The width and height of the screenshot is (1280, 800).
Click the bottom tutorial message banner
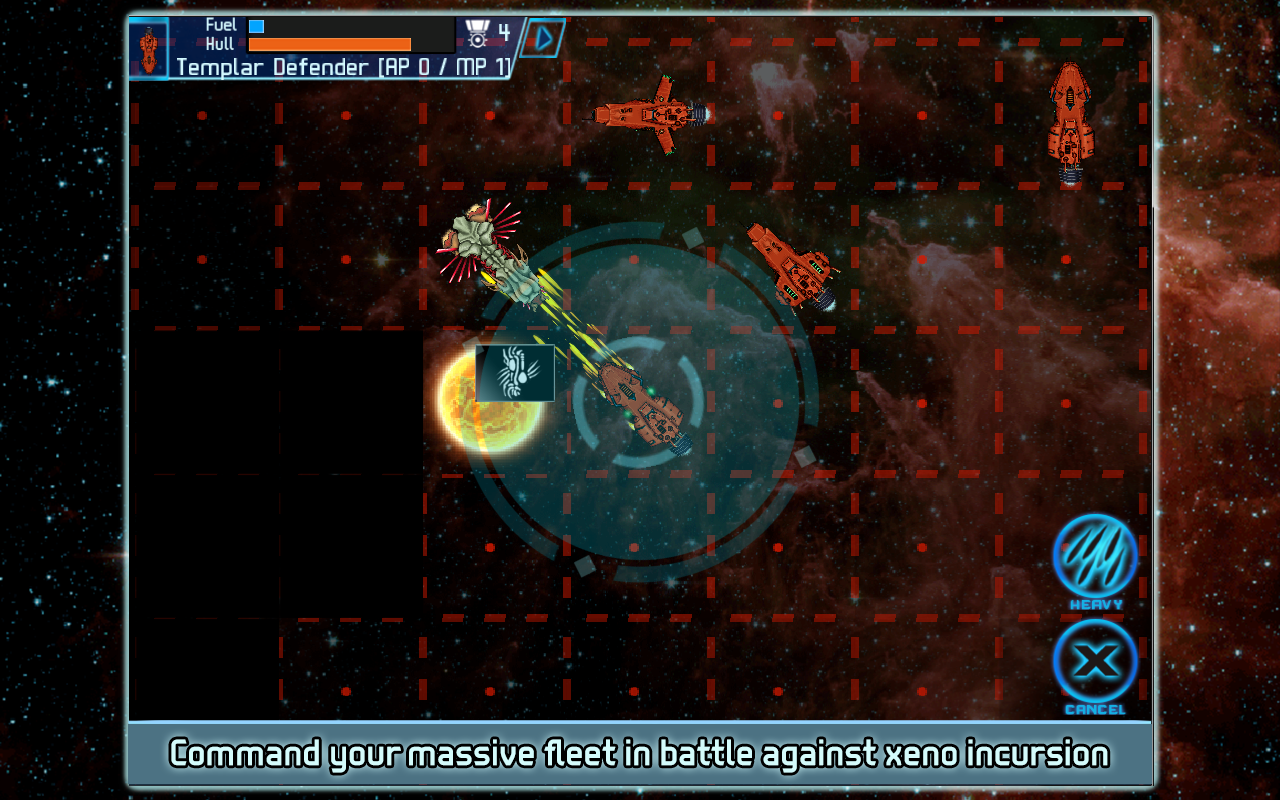(x=640, y=755)
